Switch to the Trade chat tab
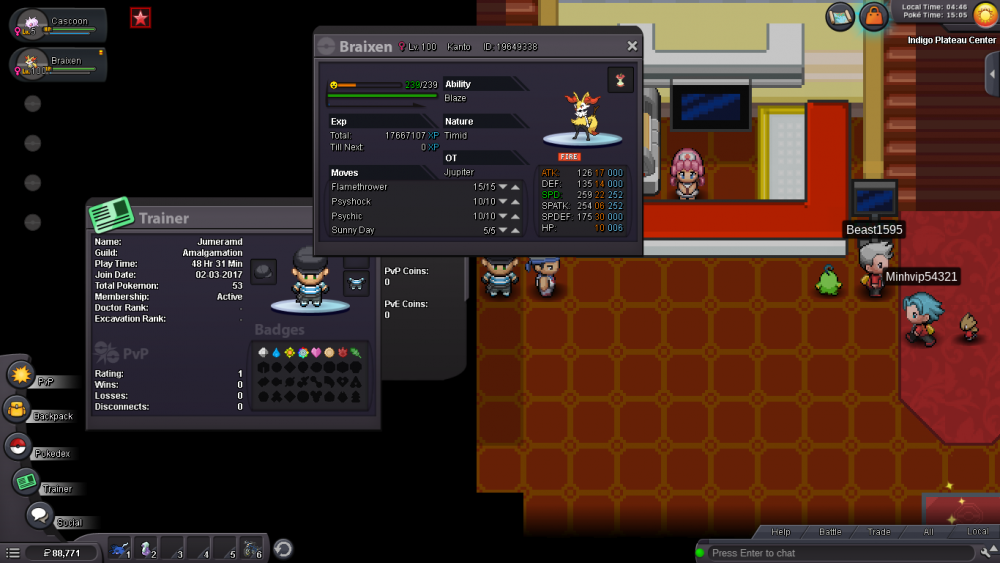 [879, 532]
